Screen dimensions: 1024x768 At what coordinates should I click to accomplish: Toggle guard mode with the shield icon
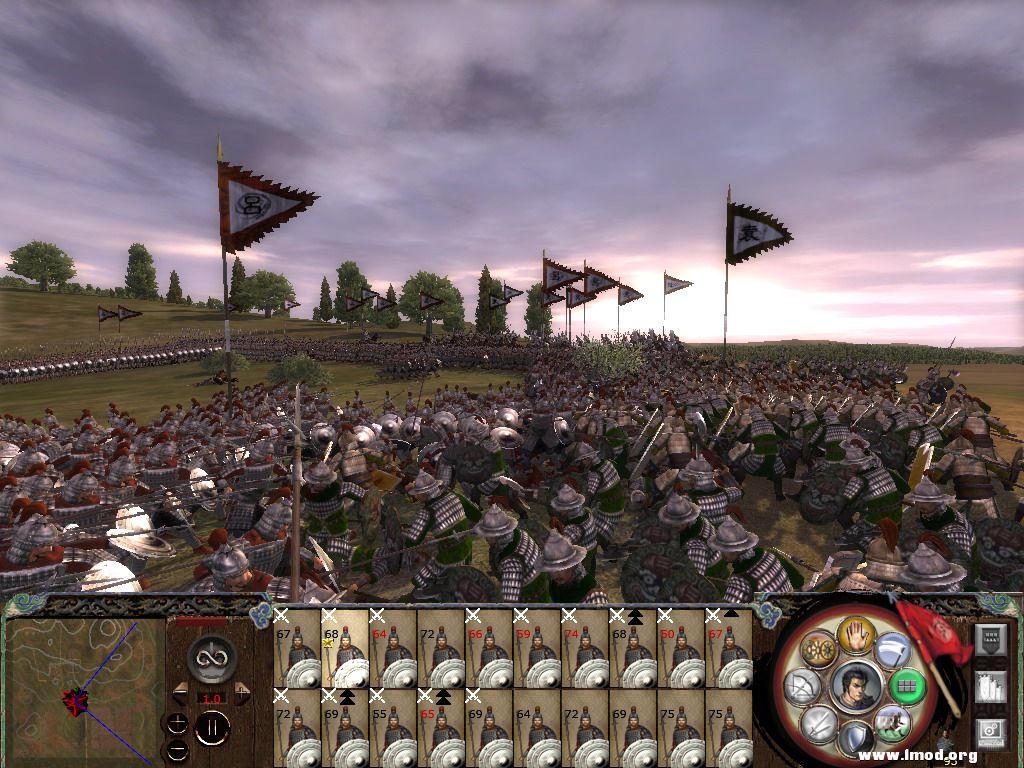tap(856, 738)
